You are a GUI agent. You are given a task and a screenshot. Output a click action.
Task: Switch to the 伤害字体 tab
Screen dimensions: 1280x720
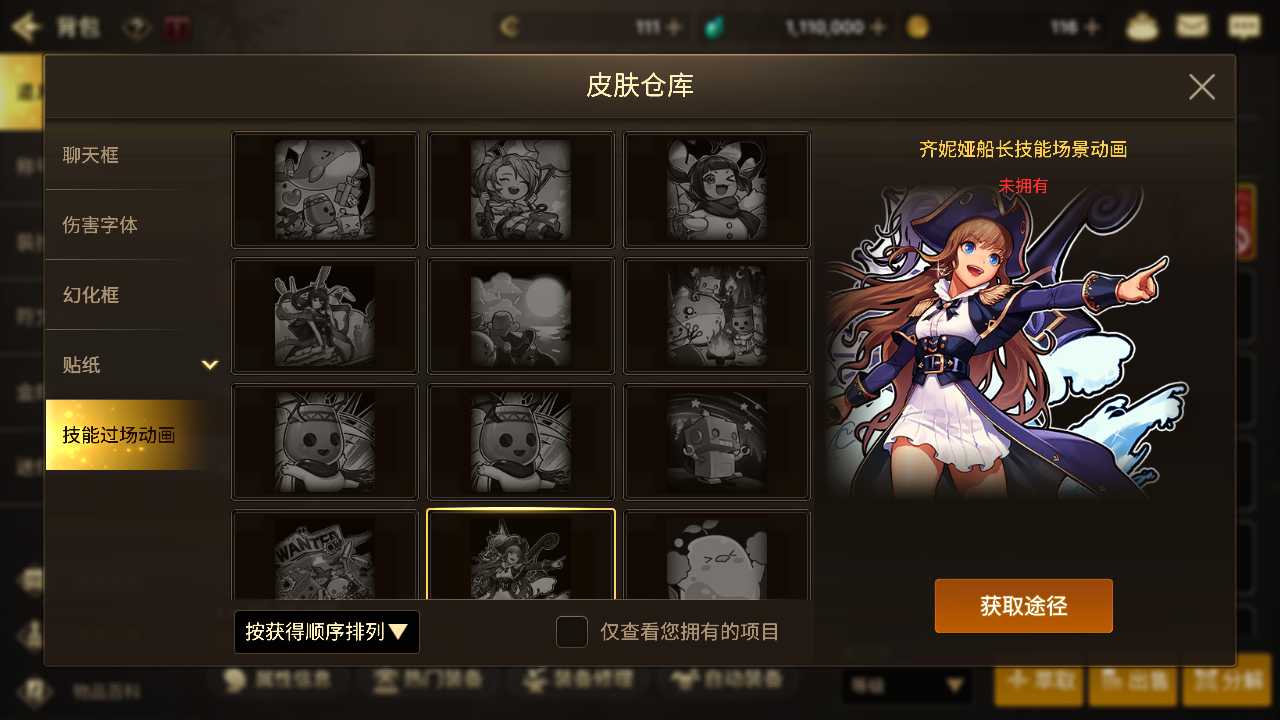coord(100,225)
